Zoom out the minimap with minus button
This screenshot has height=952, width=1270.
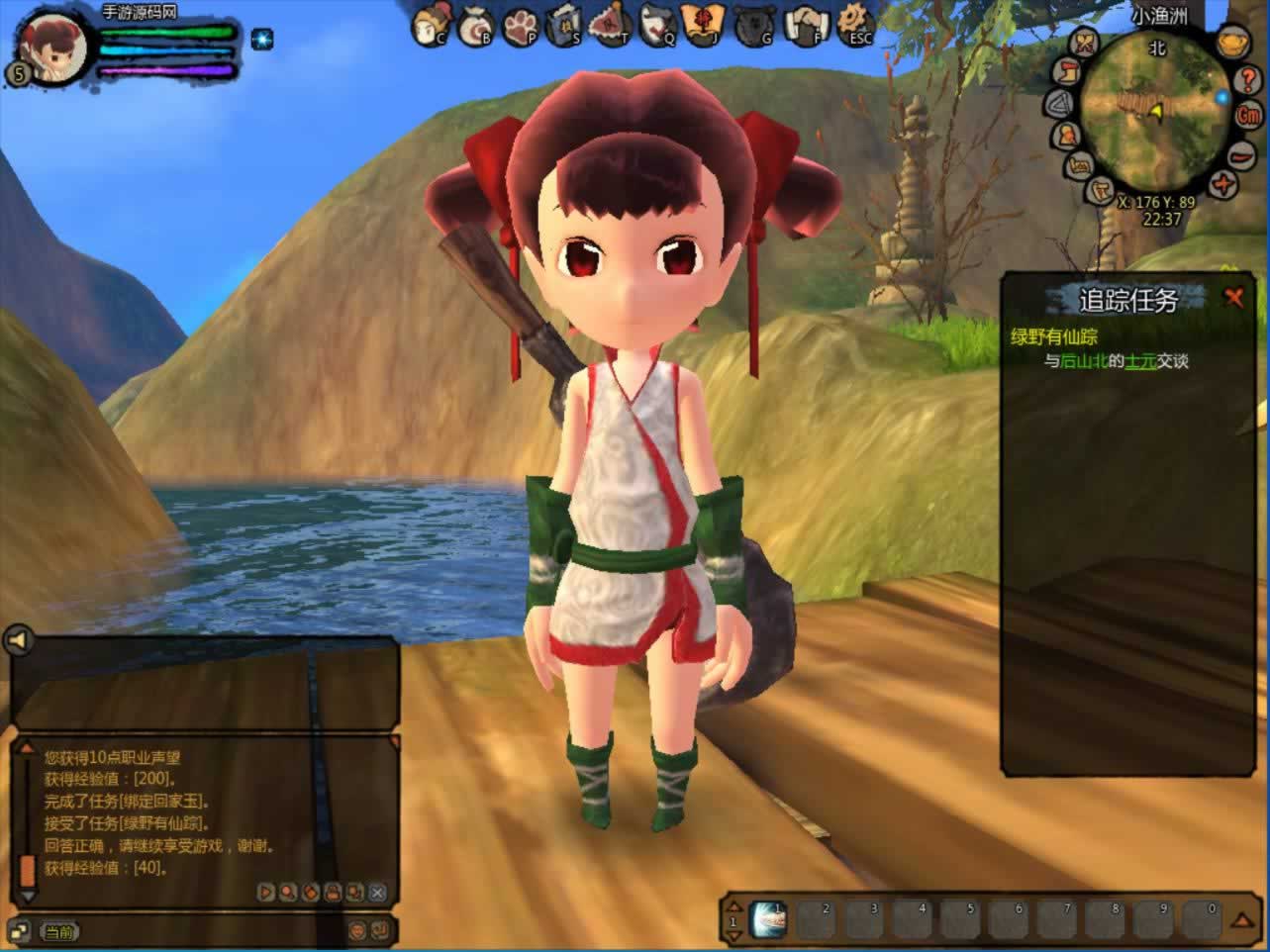pos(1239,155)
